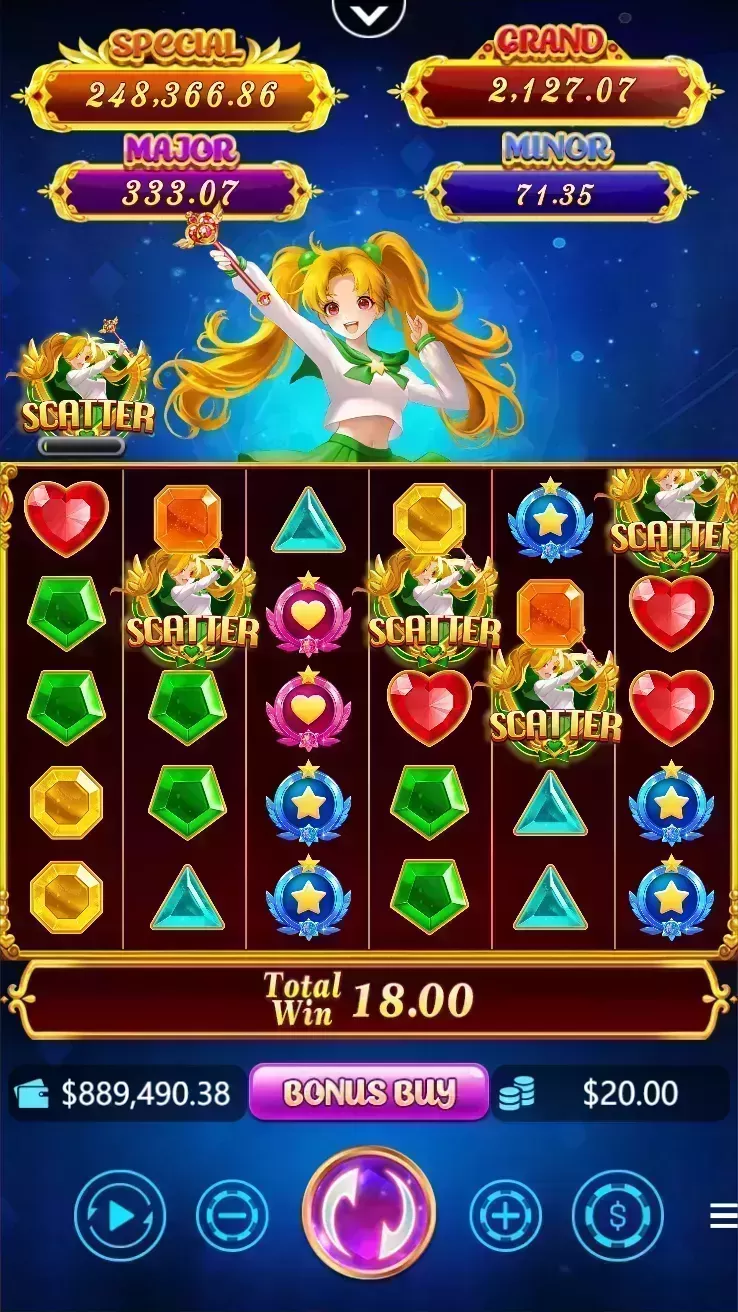Decrease the bet with the minus button
This screenshot has height=1312, width=738.
click(232, 1215)
